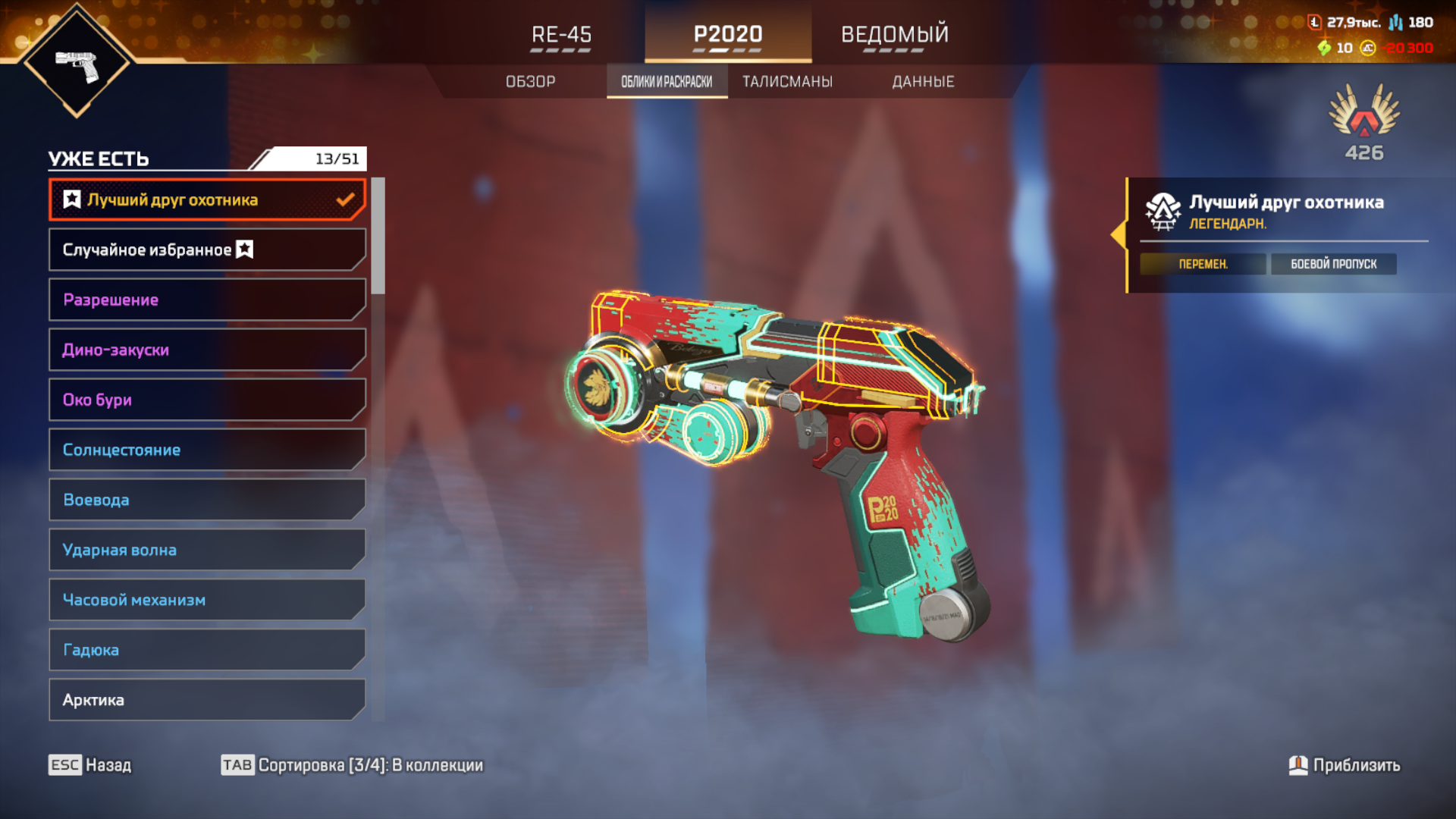Go back with the Назад button
The height and width of the screenshot is (819, 1456).
click(90, 765)
